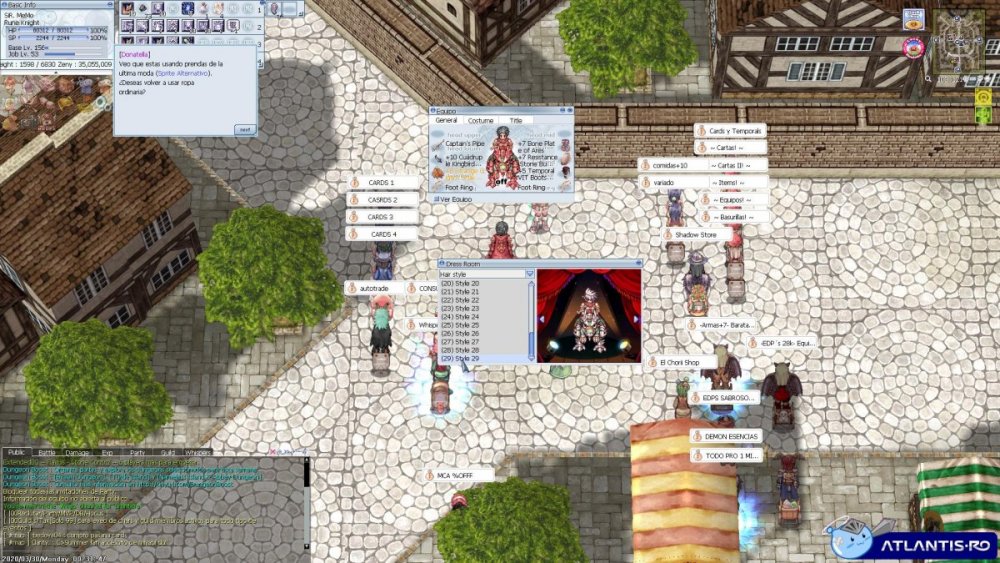Switch to the Battle chat tab
The image size is (1000, 563).
46,453
